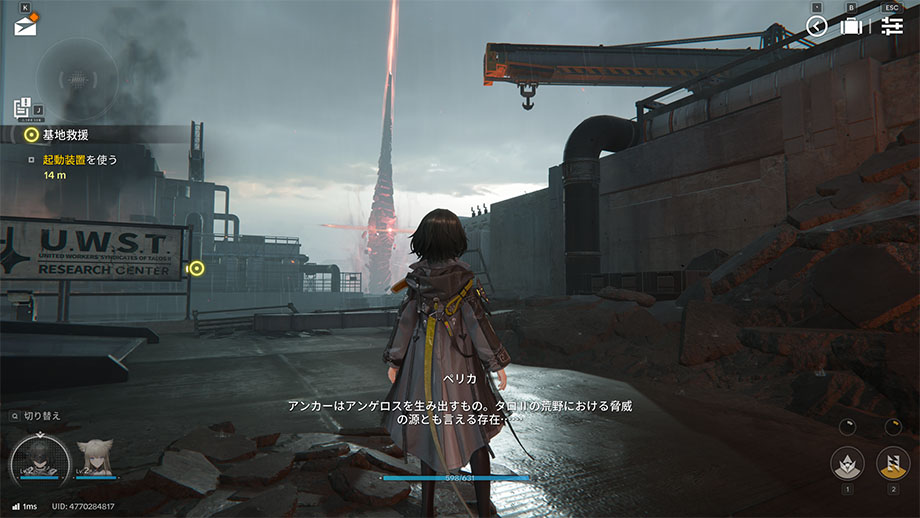Screen dimensions: 920x518
Task: Open the settings sliders menu icon
Action: 892,26
